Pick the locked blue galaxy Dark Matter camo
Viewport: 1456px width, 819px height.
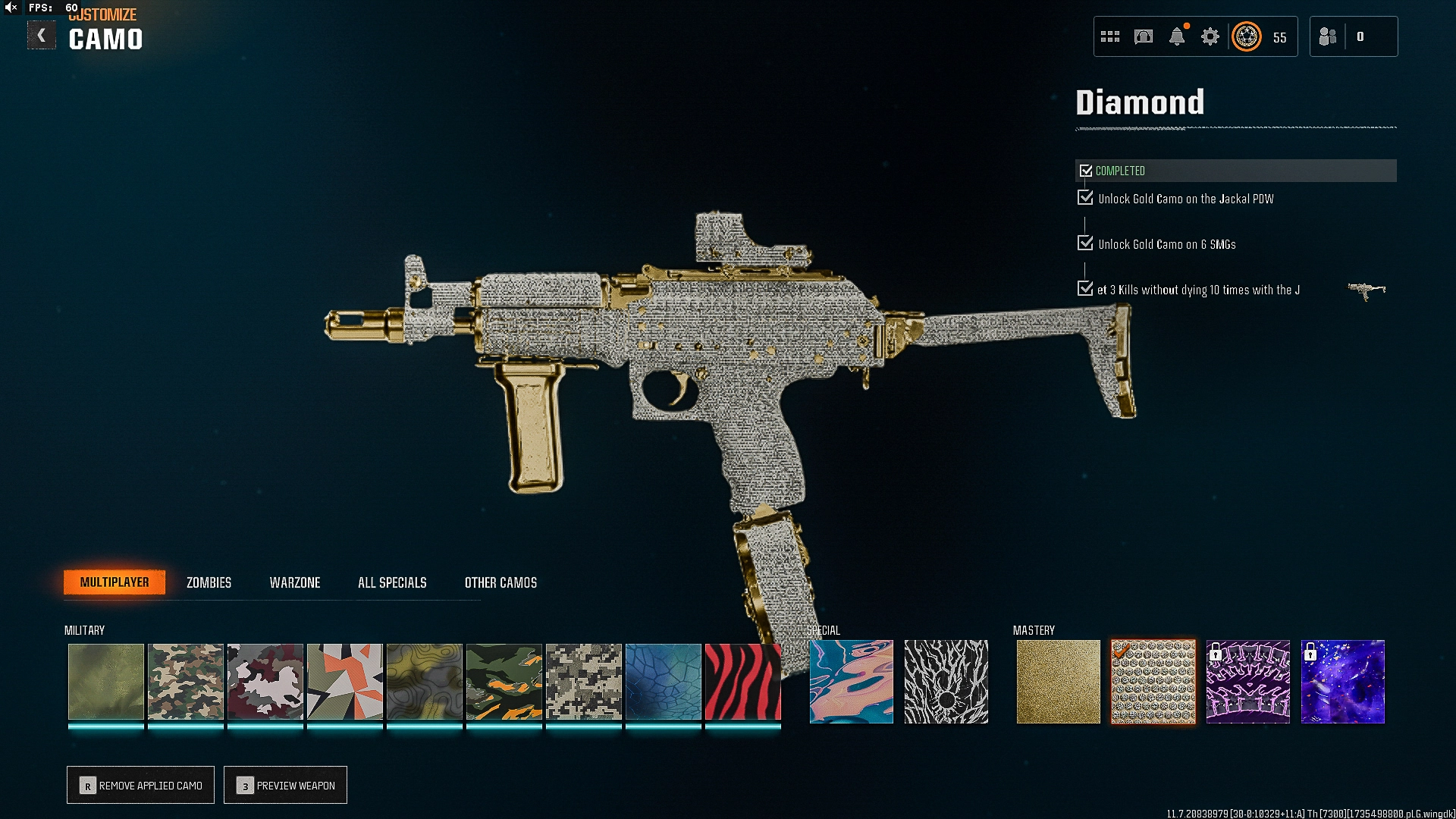tap(1342, 681)
